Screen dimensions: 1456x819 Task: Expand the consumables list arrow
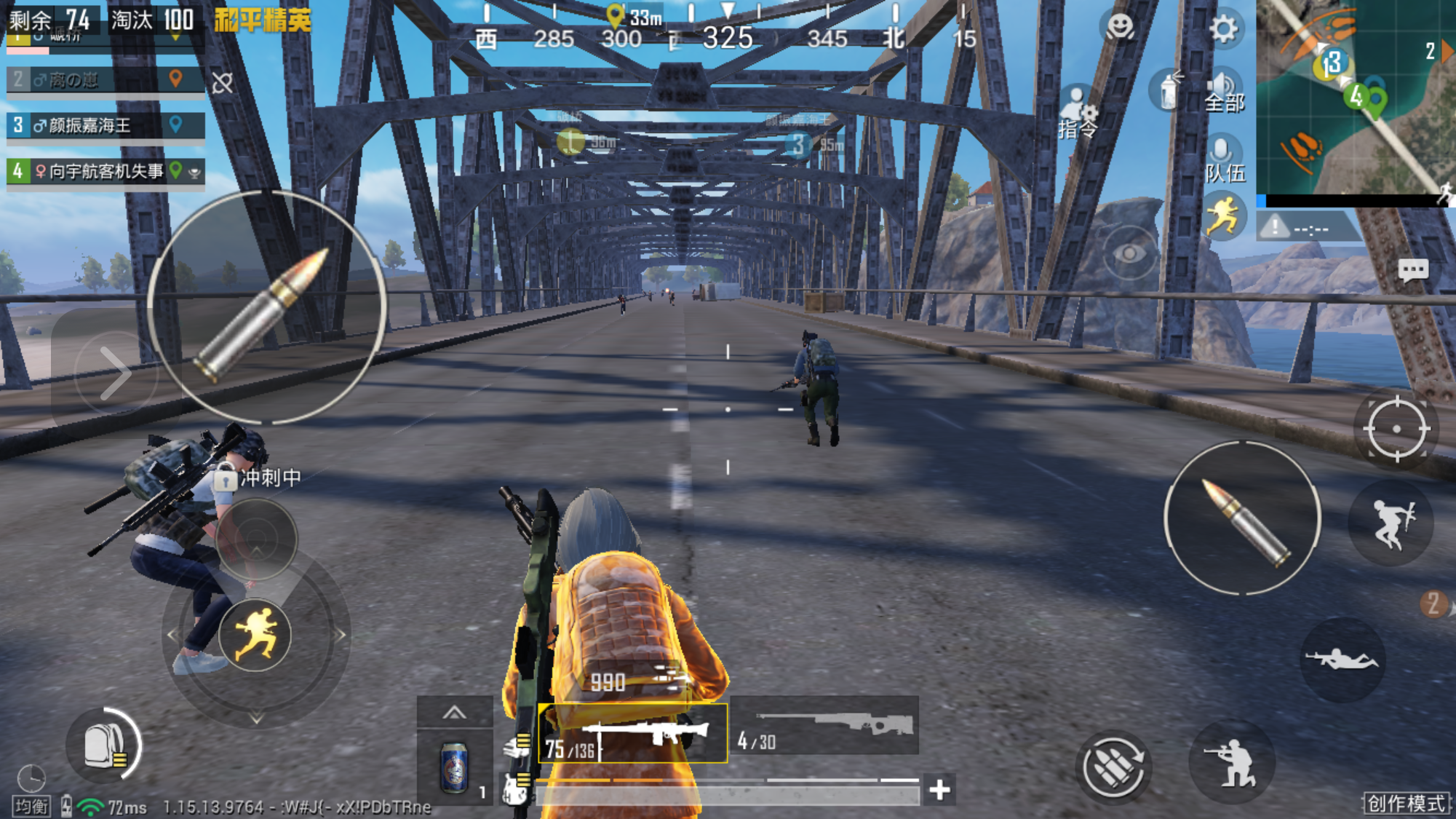pyautogui.click(x=455, y=712)
